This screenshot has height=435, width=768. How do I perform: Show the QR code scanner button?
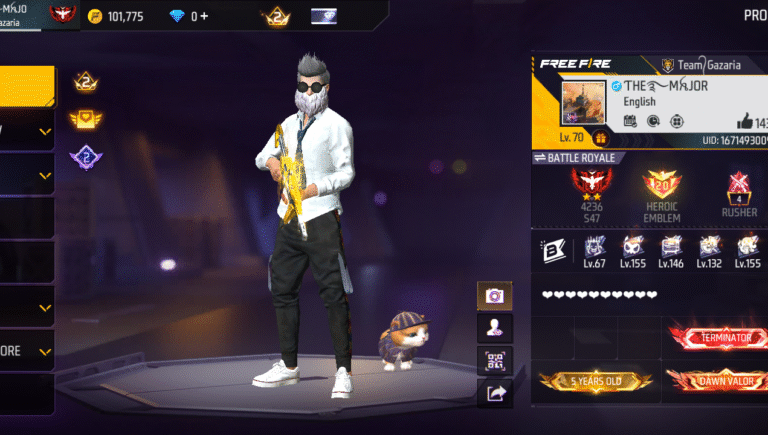[494, 360]
